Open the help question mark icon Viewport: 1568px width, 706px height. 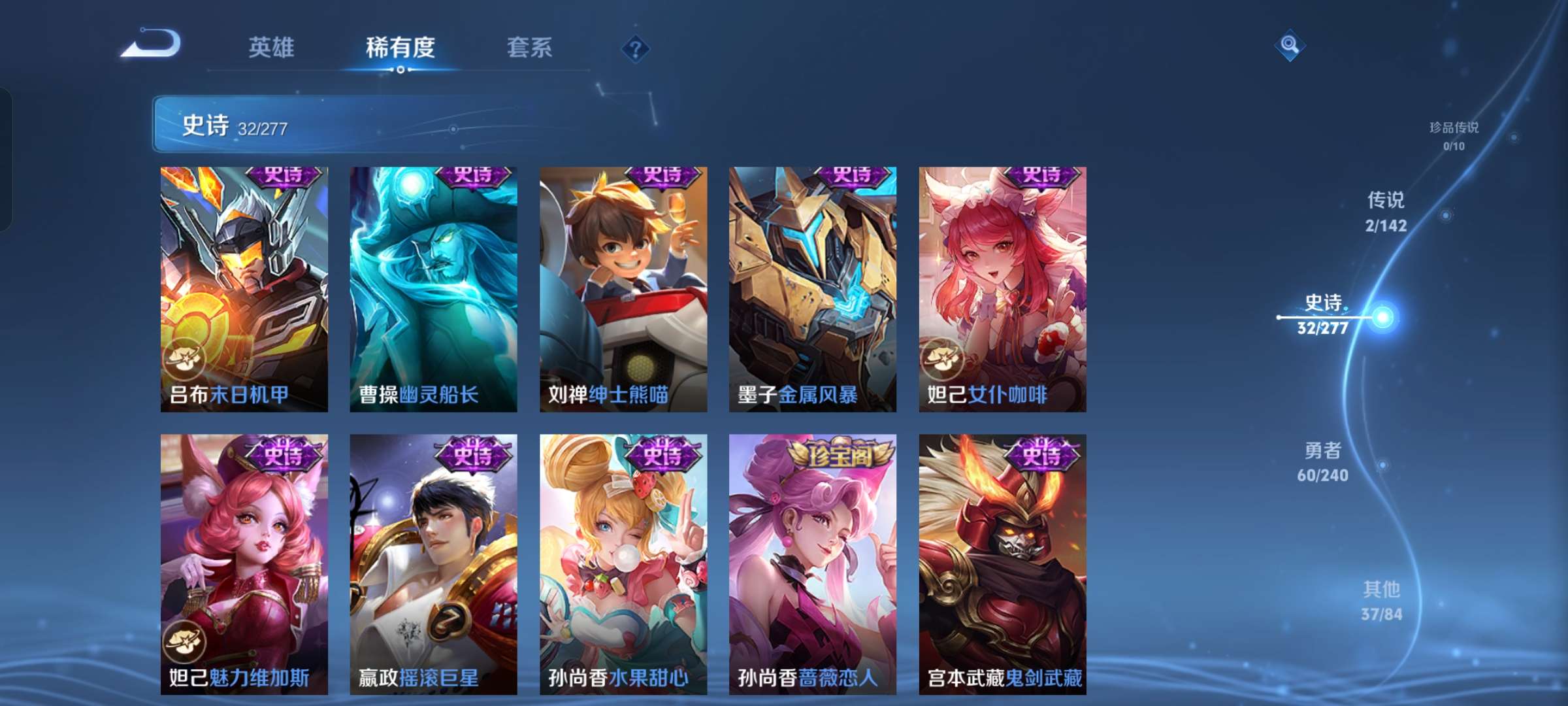(636, 48)
